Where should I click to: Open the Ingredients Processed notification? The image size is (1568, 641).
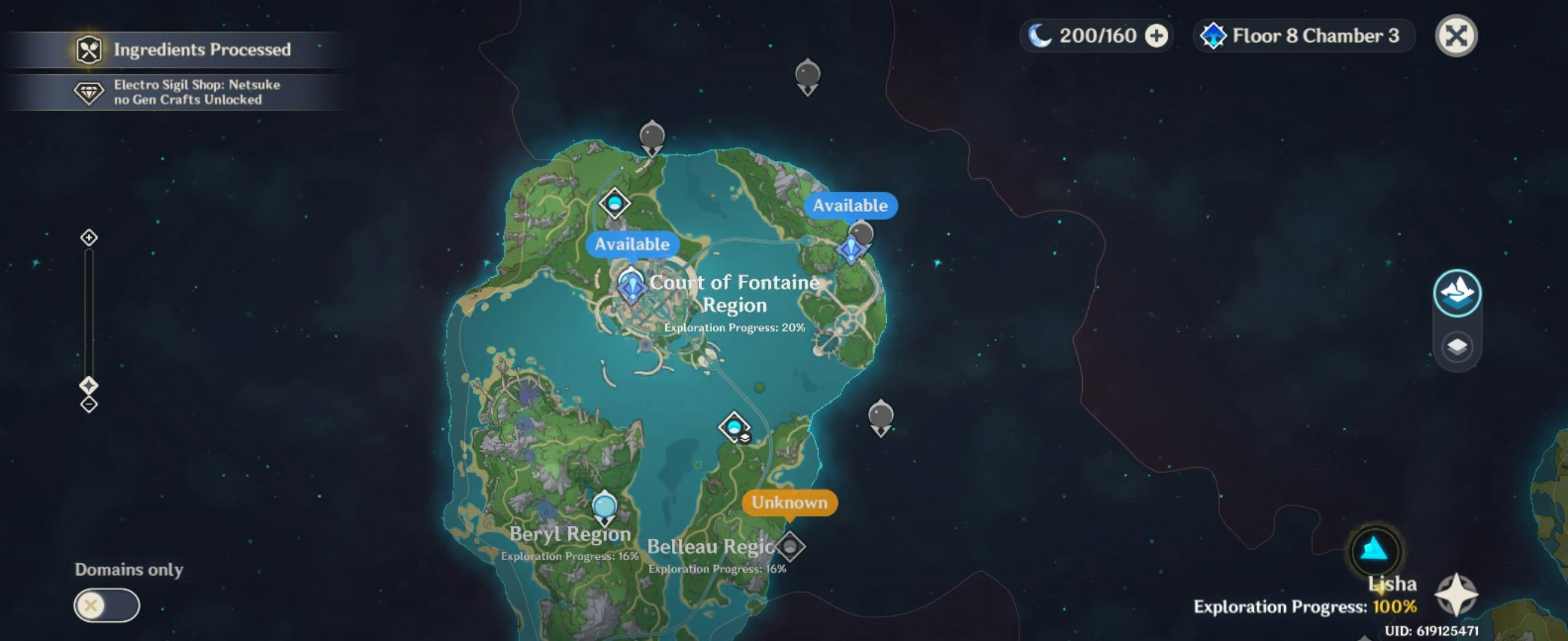tap(182, 49)
